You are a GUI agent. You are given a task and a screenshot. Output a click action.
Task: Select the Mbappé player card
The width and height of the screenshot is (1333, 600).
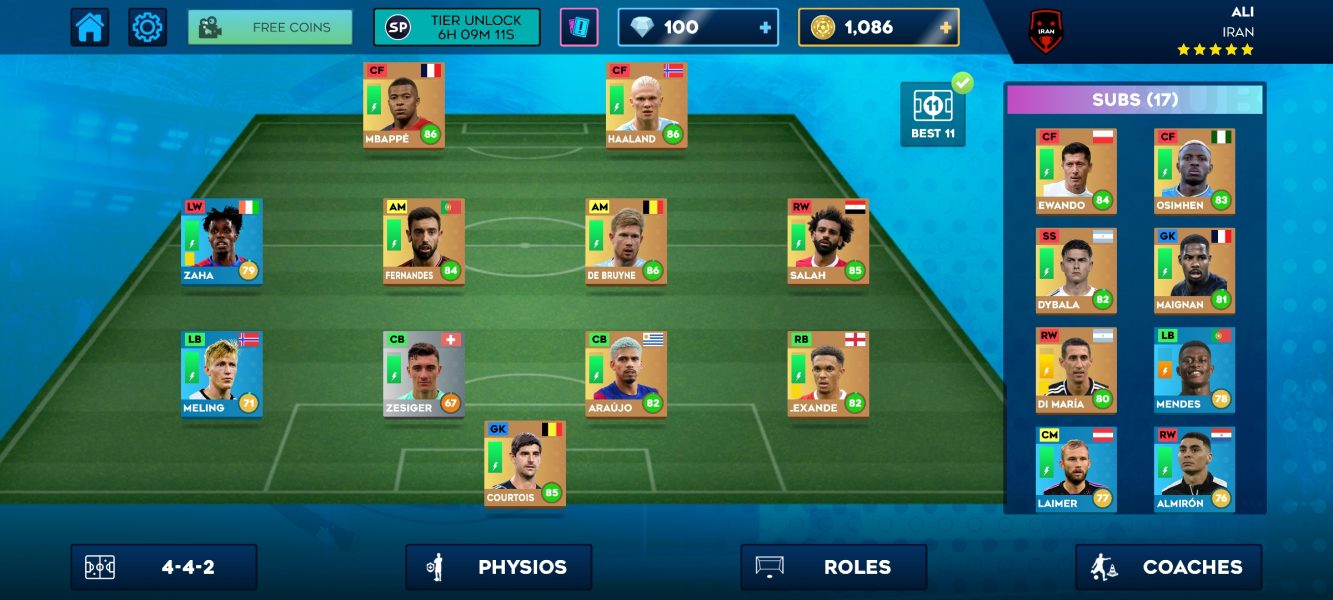coord(404,104)
